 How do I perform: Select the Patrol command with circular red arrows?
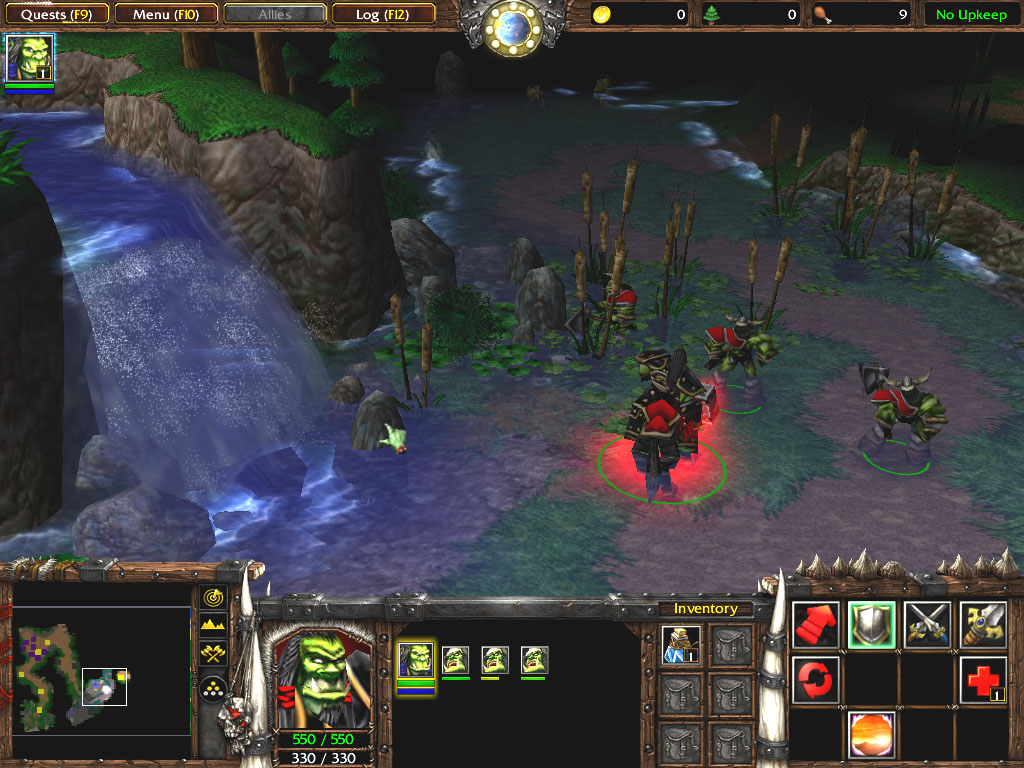coord(816,680)
